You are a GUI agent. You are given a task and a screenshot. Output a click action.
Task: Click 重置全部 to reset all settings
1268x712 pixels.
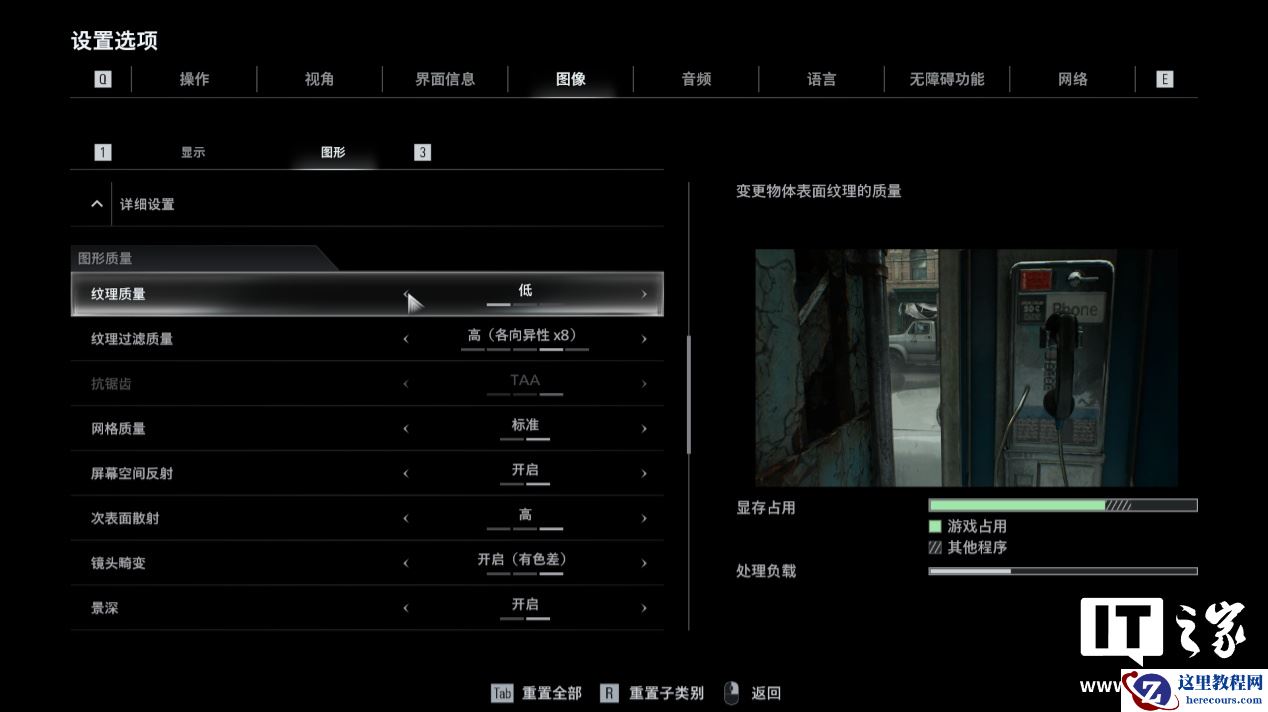pyautogui.click(x=537, y=693)
